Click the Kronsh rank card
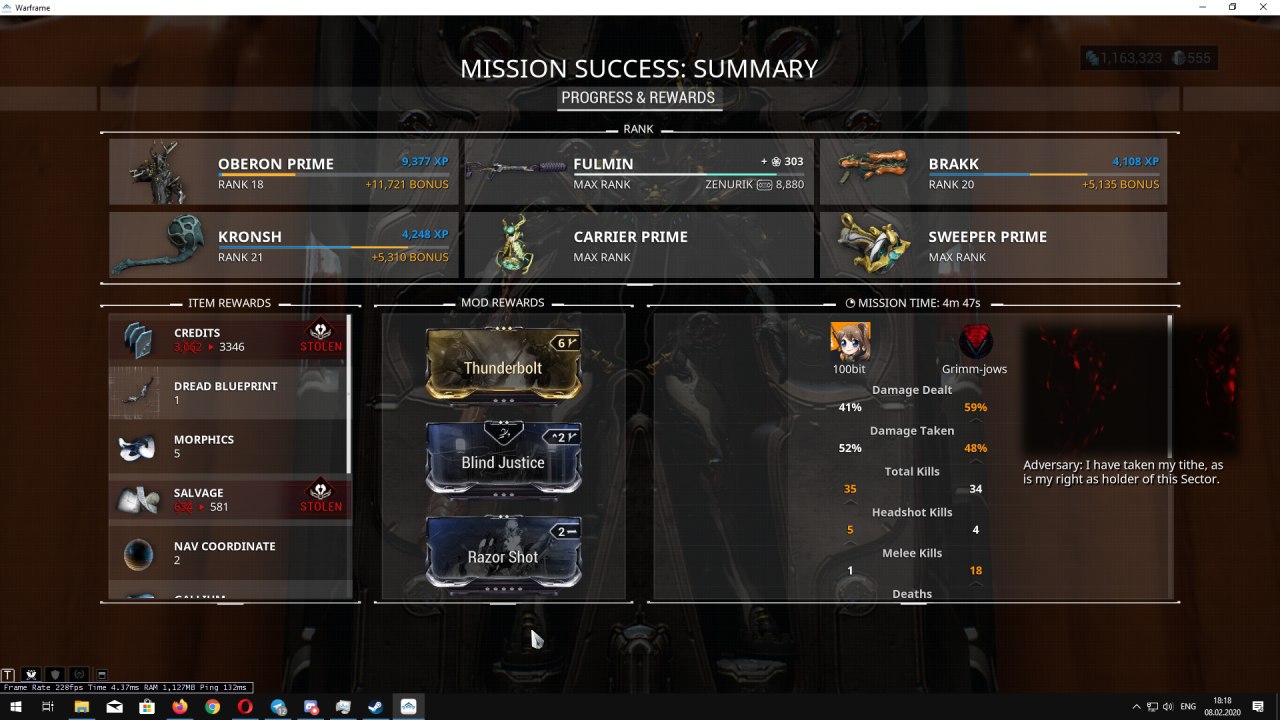Viewport: 1280px width, 720px height. (284, 245)
